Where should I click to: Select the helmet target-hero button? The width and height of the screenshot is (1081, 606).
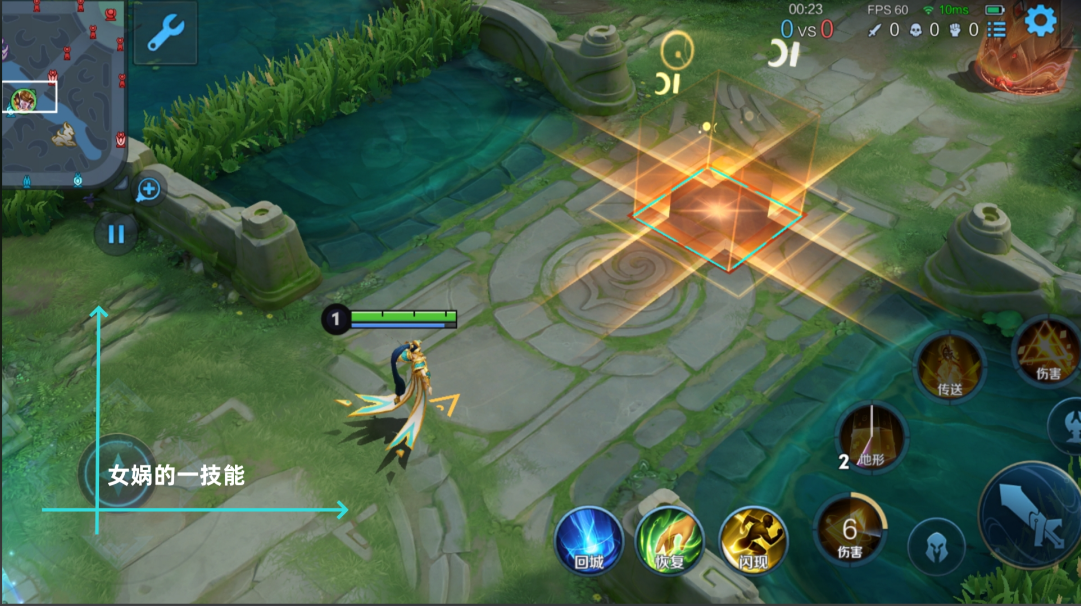(x=936, y=547)
